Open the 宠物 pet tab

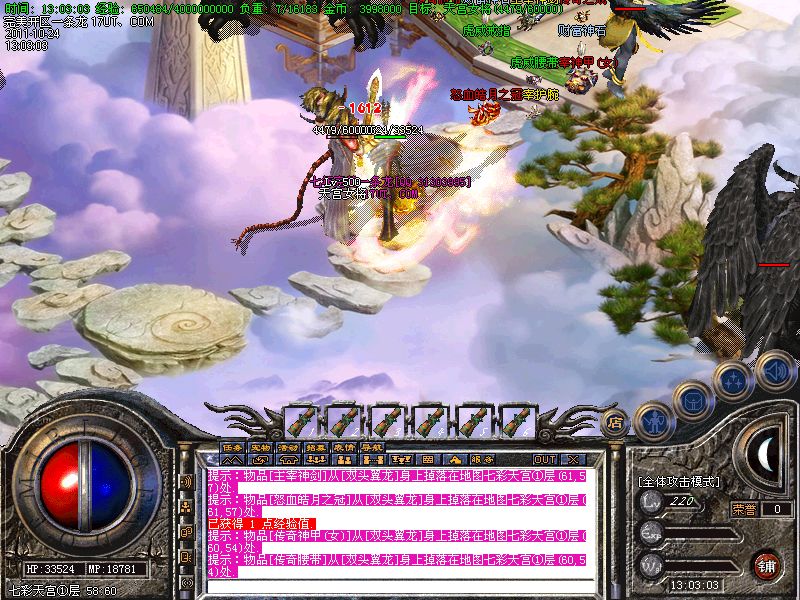261,447
